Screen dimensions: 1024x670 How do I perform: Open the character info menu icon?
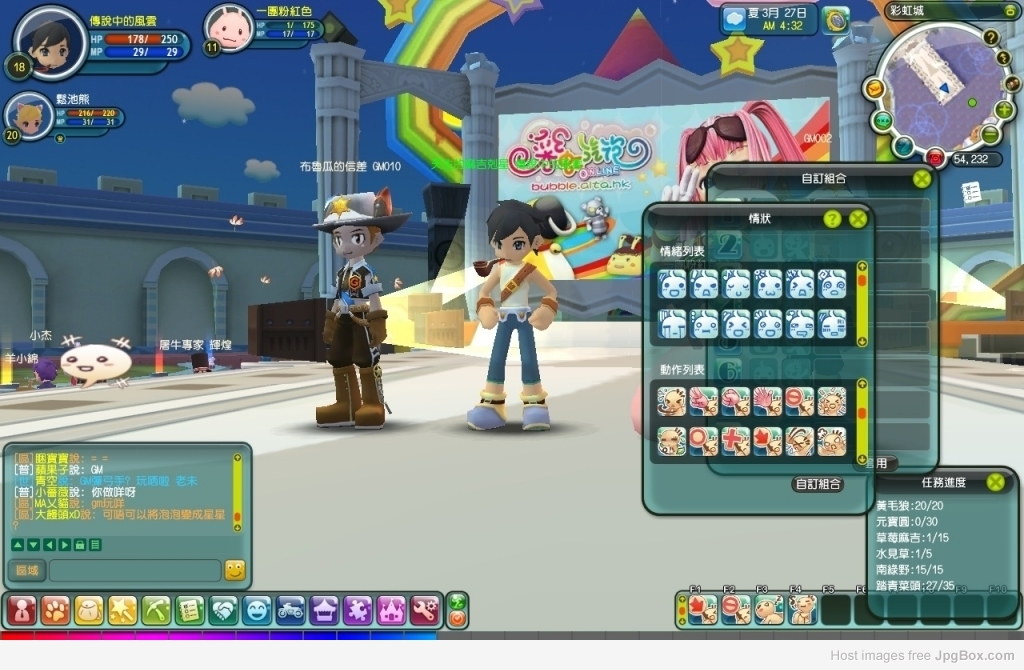[22, 609]
